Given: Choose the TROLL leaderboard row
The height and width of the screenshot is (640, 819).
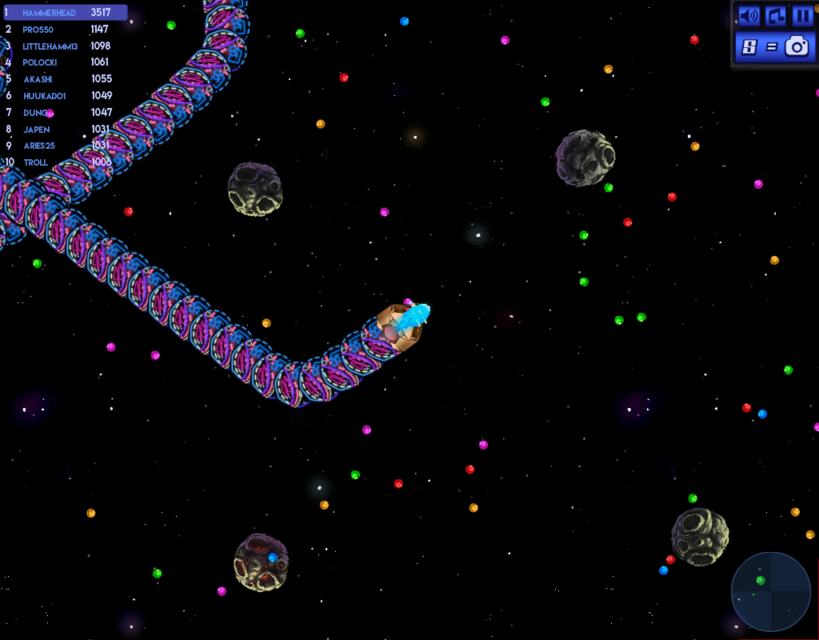Looking at the screenshot, I should (x=64, y=162).
